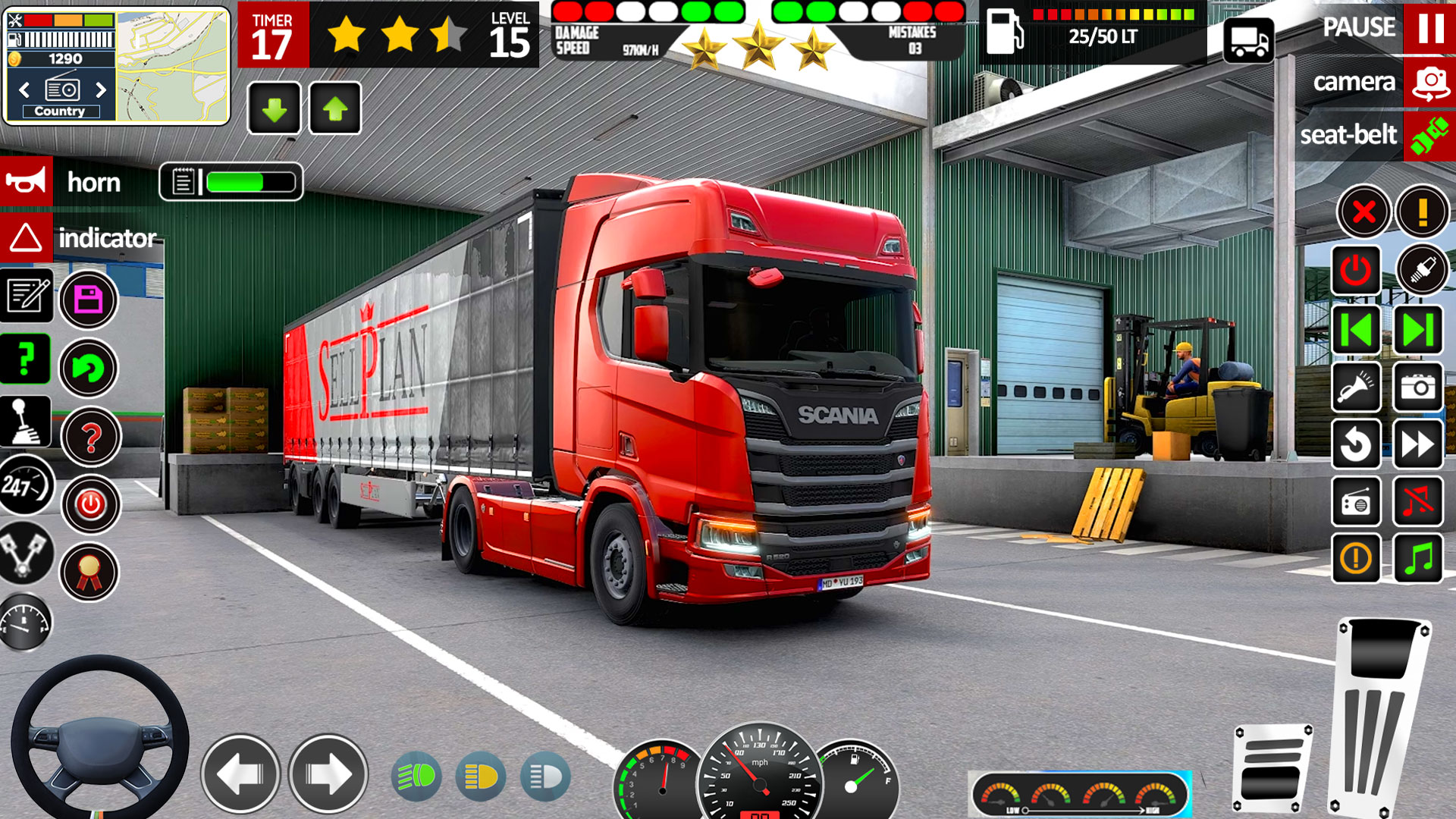Turn on the hazard indicator
The width and height of the screenshot is (1456, 819).
27,237
